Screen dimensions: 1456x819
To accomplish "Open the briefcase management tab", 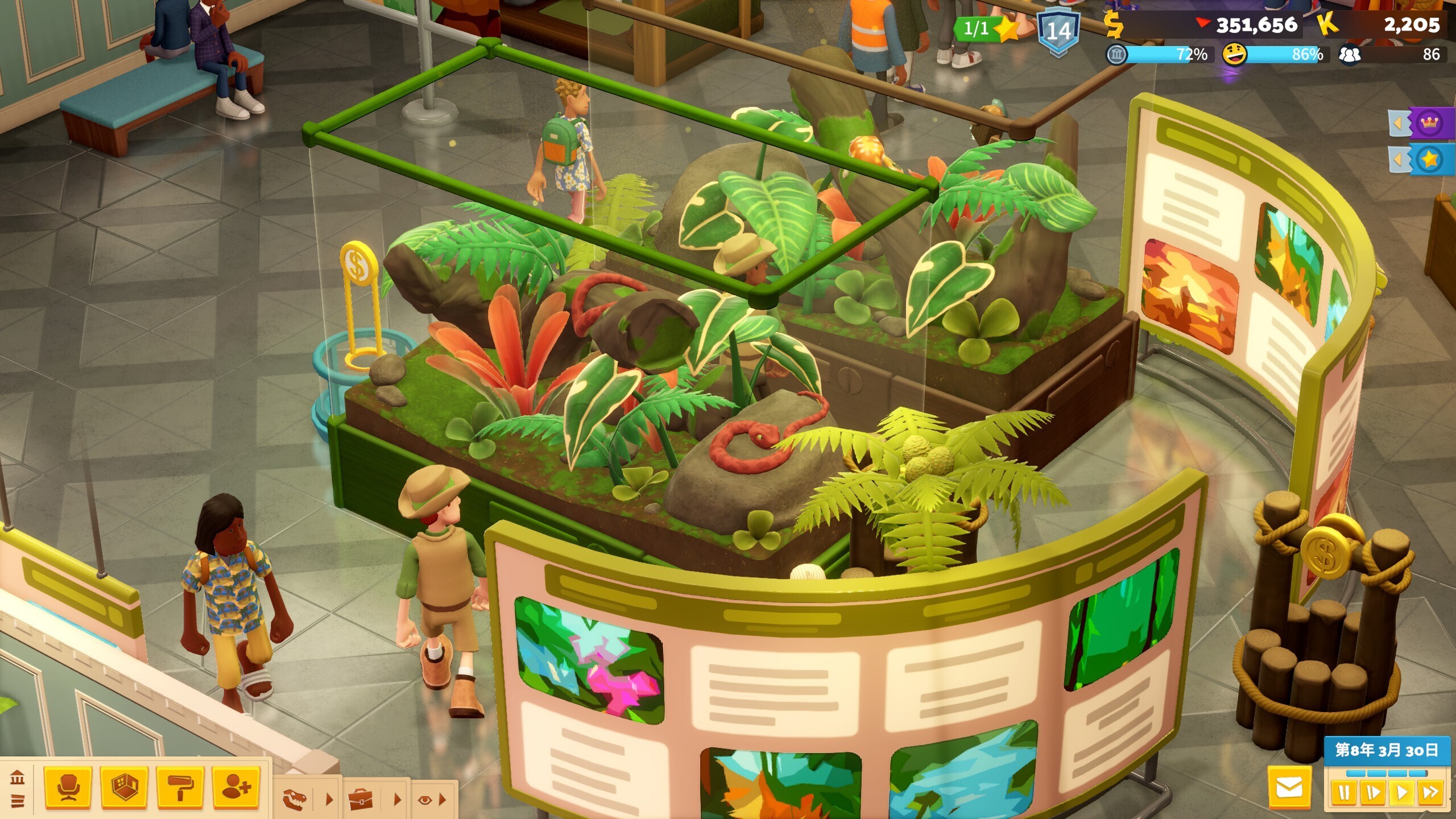I will pyautogui.click(x=361, y=799).
